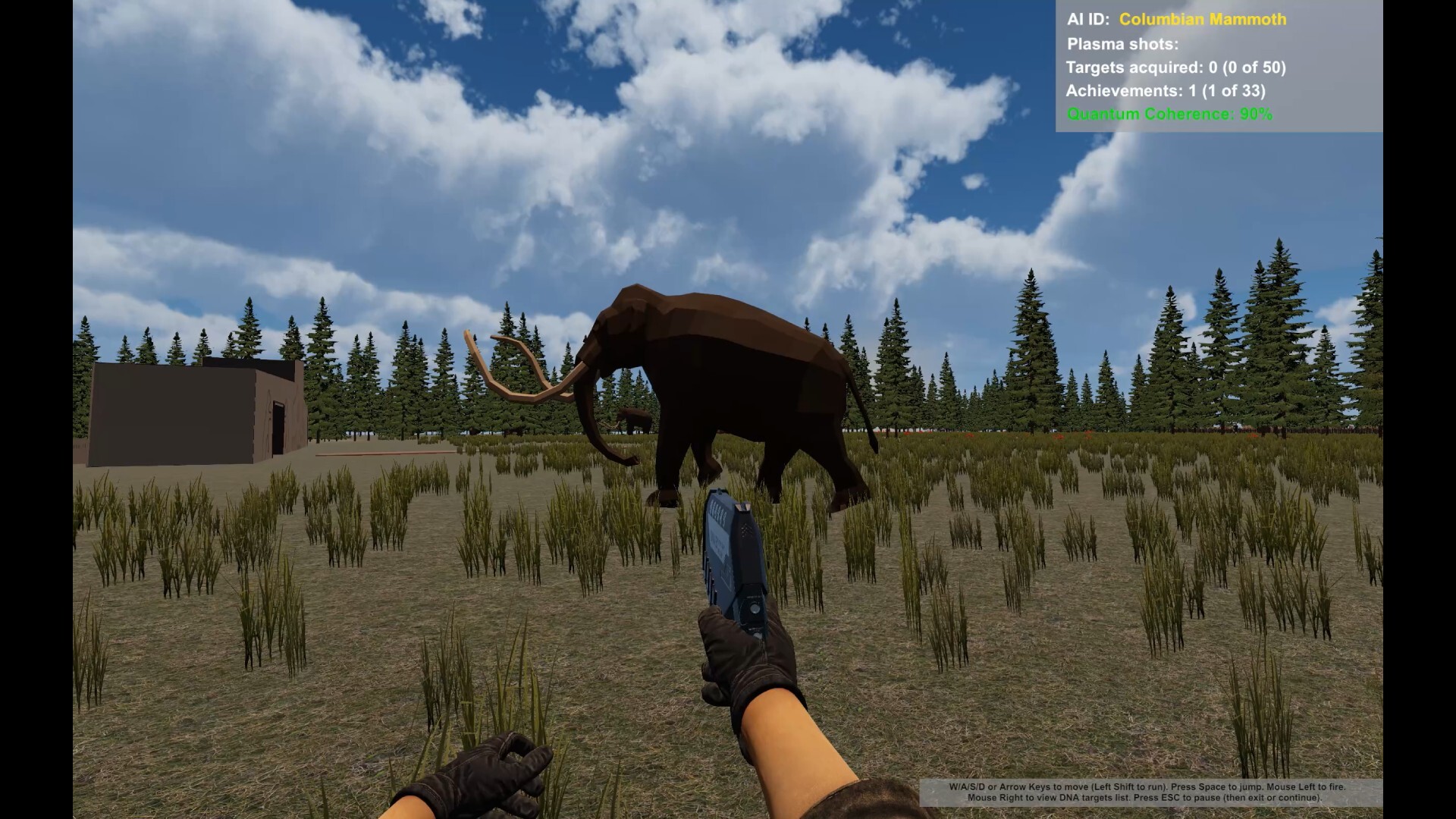This screenshot has width=1456, height=819.
Task: Click the Targets acquired counter
Action: [1175, 67]
